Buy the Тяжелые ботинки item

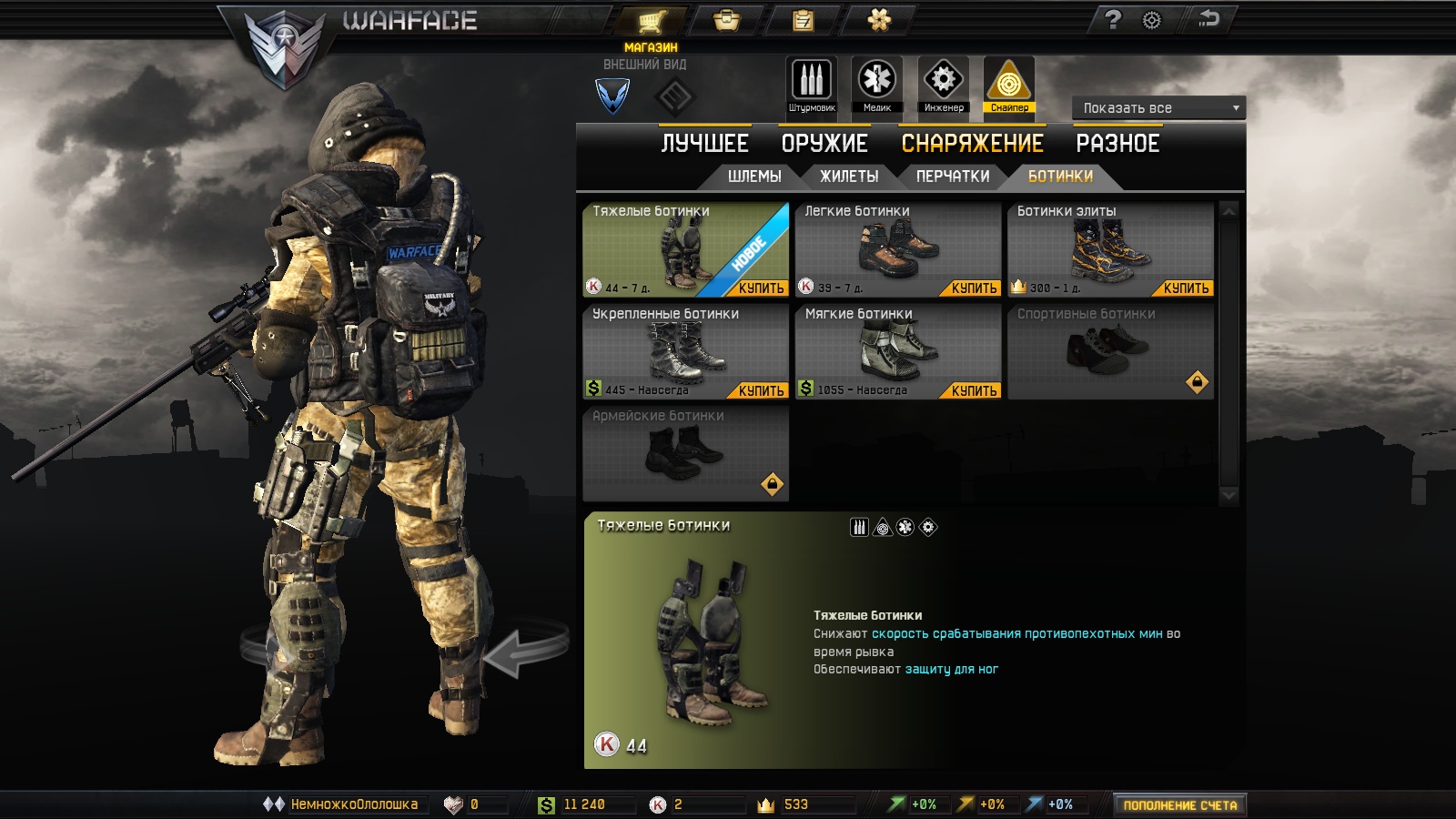pyautogui.click(x=761, y=288)
